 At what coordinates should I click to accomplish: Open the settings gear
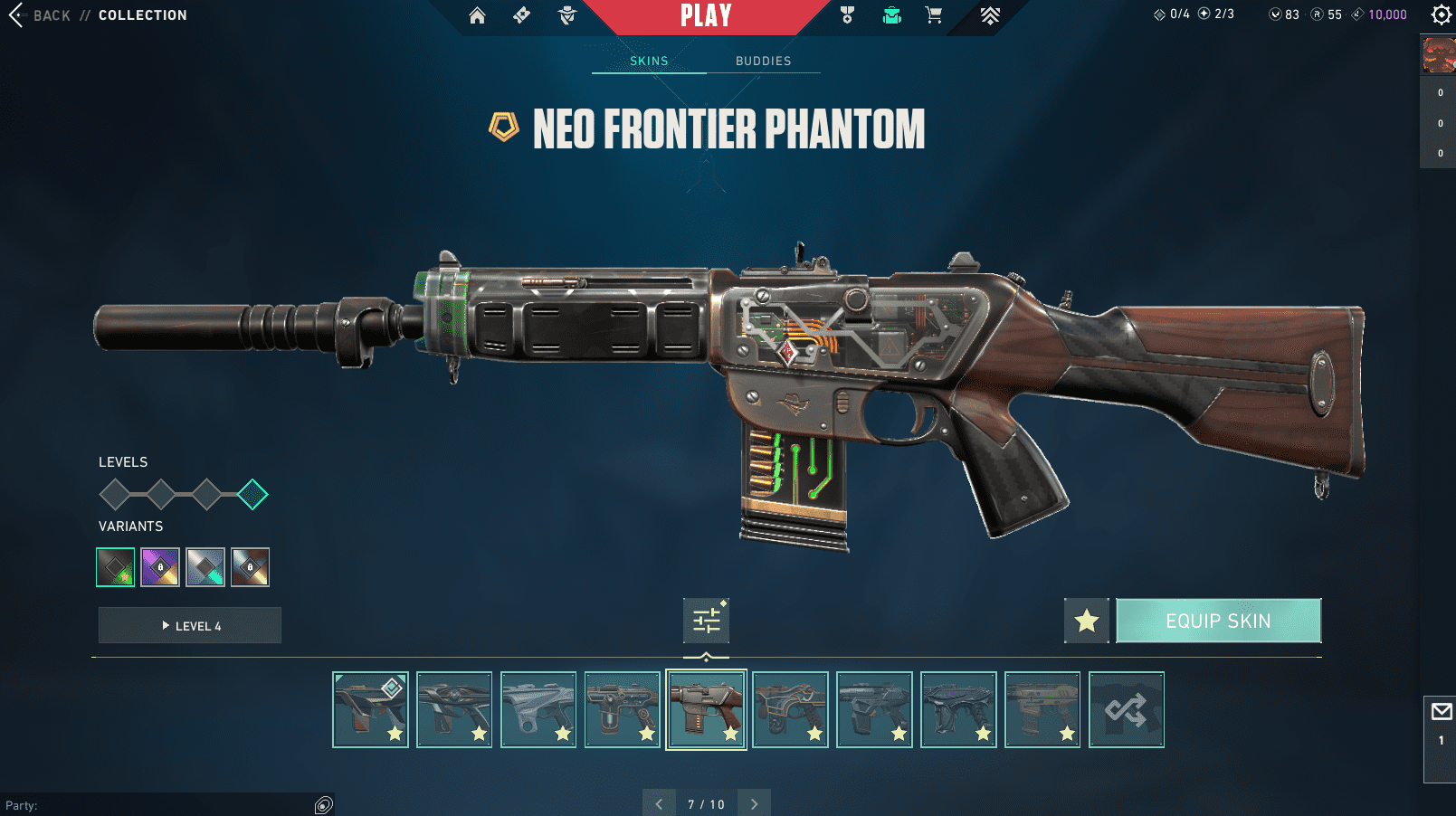tap(1441, 14)
